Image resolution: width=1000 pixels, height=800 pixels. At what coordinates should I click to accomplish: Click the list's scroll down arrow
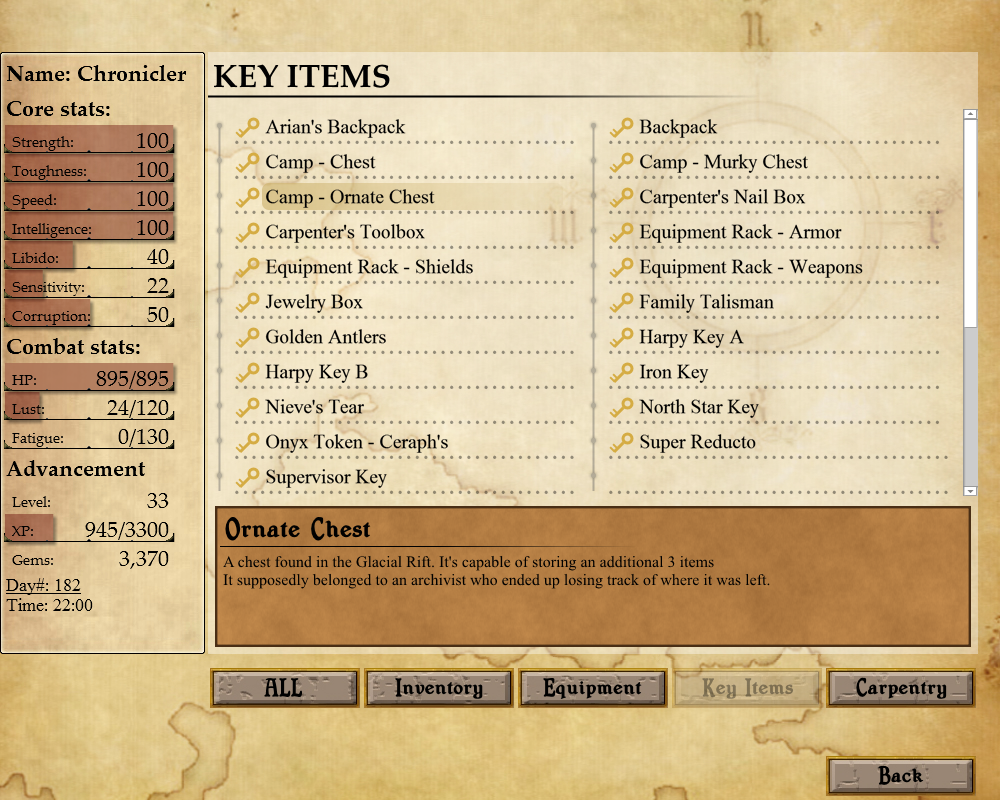pyautogui.click(x=970, y=491)
